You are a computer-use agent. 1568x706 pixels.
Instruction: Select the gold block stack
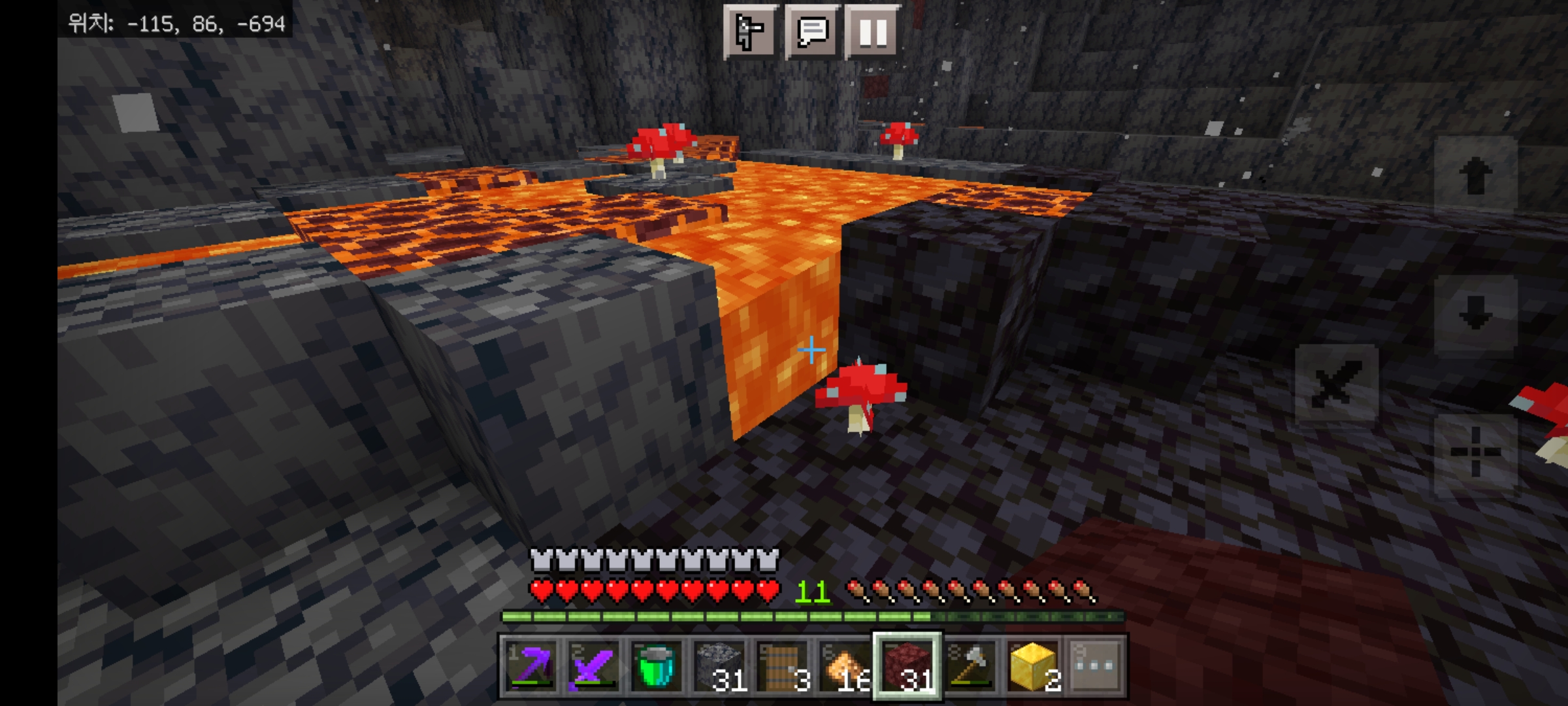(x=1032, y=666)
